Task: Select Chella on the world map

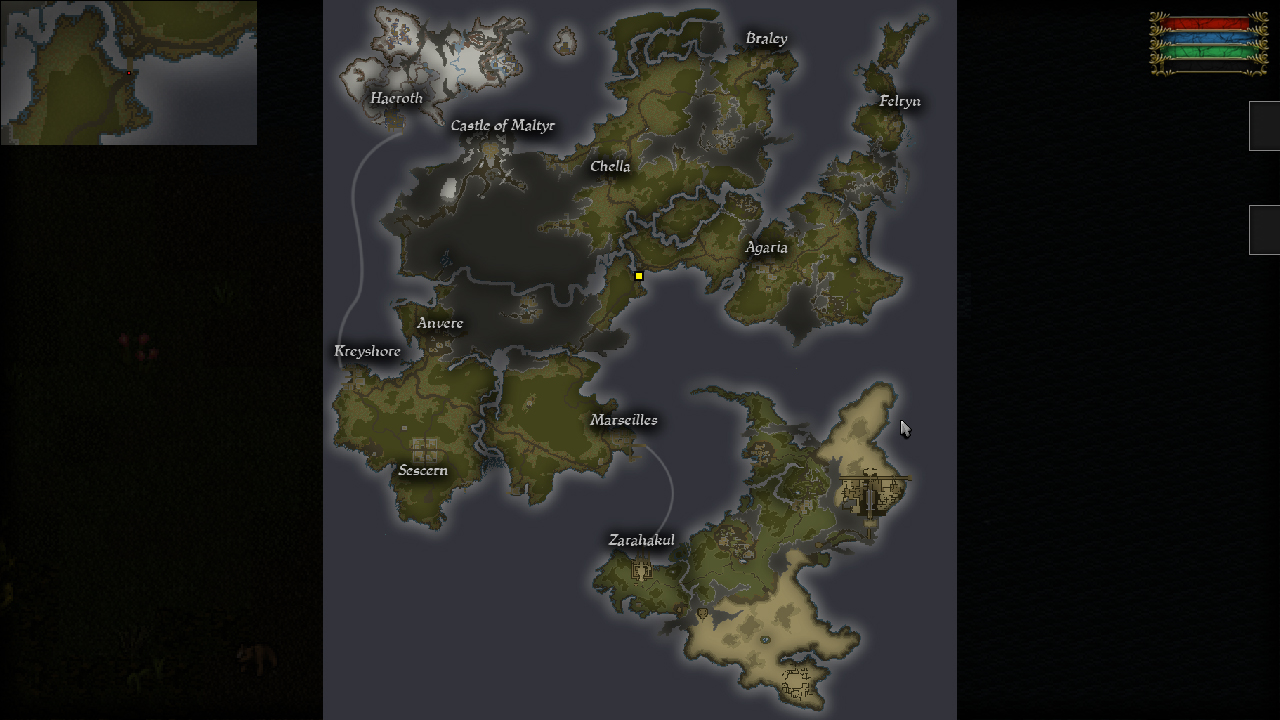Action: (610, 167)
